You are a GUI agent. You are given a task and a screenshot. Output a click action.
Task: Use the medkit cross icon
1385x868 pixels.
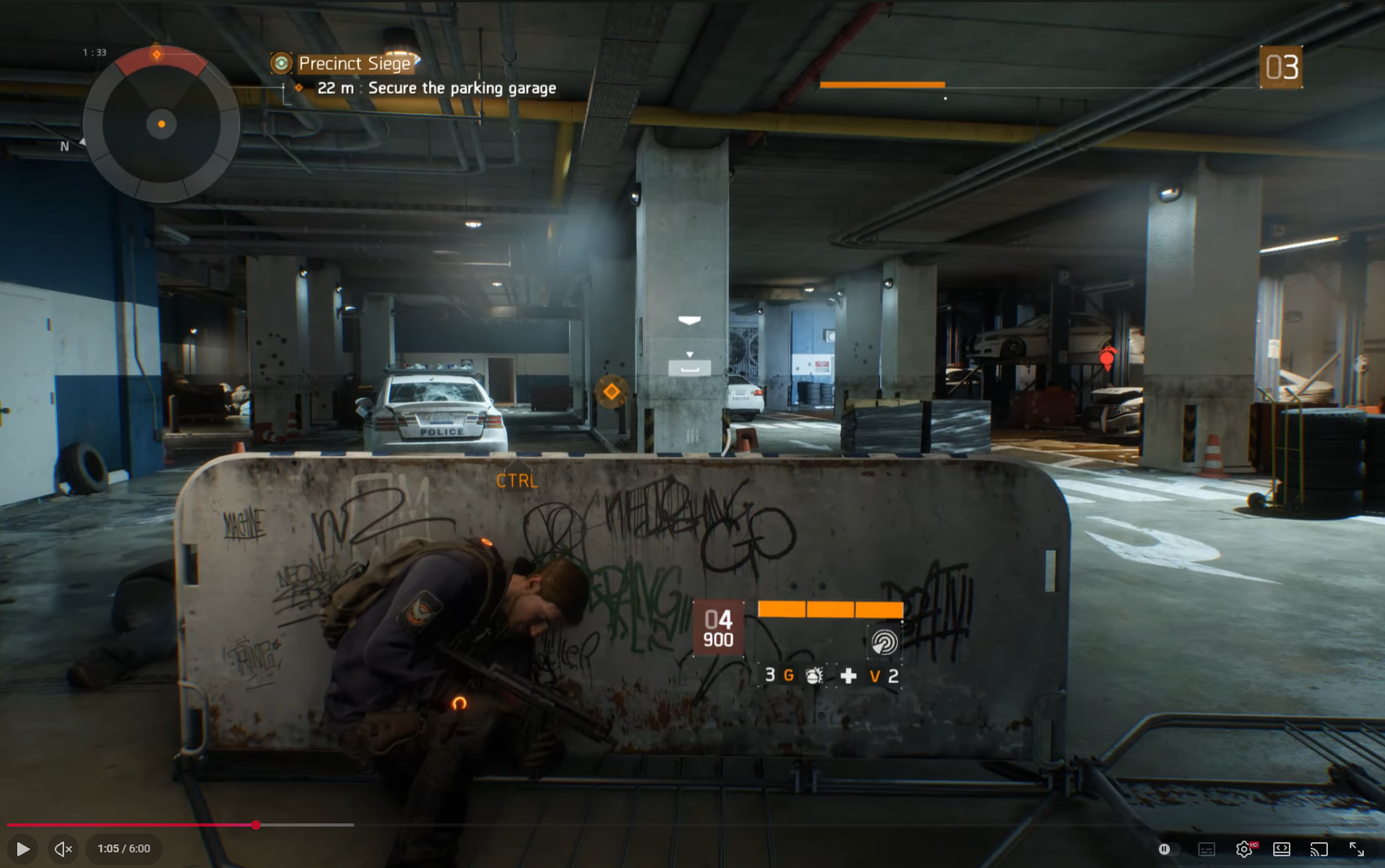tap(849, 676)
